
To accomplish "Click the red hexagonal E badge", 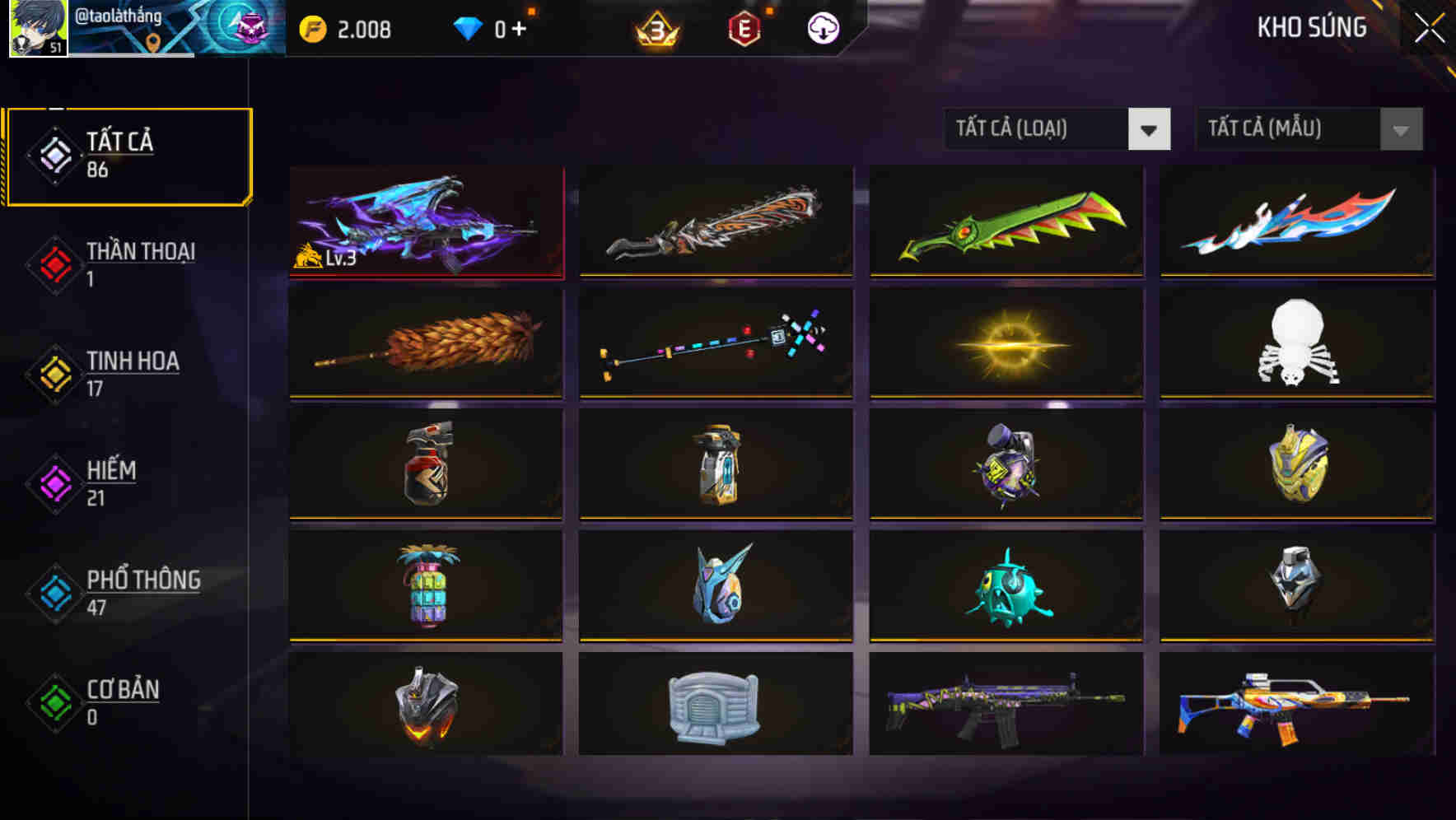I will [x=745, y=27].
